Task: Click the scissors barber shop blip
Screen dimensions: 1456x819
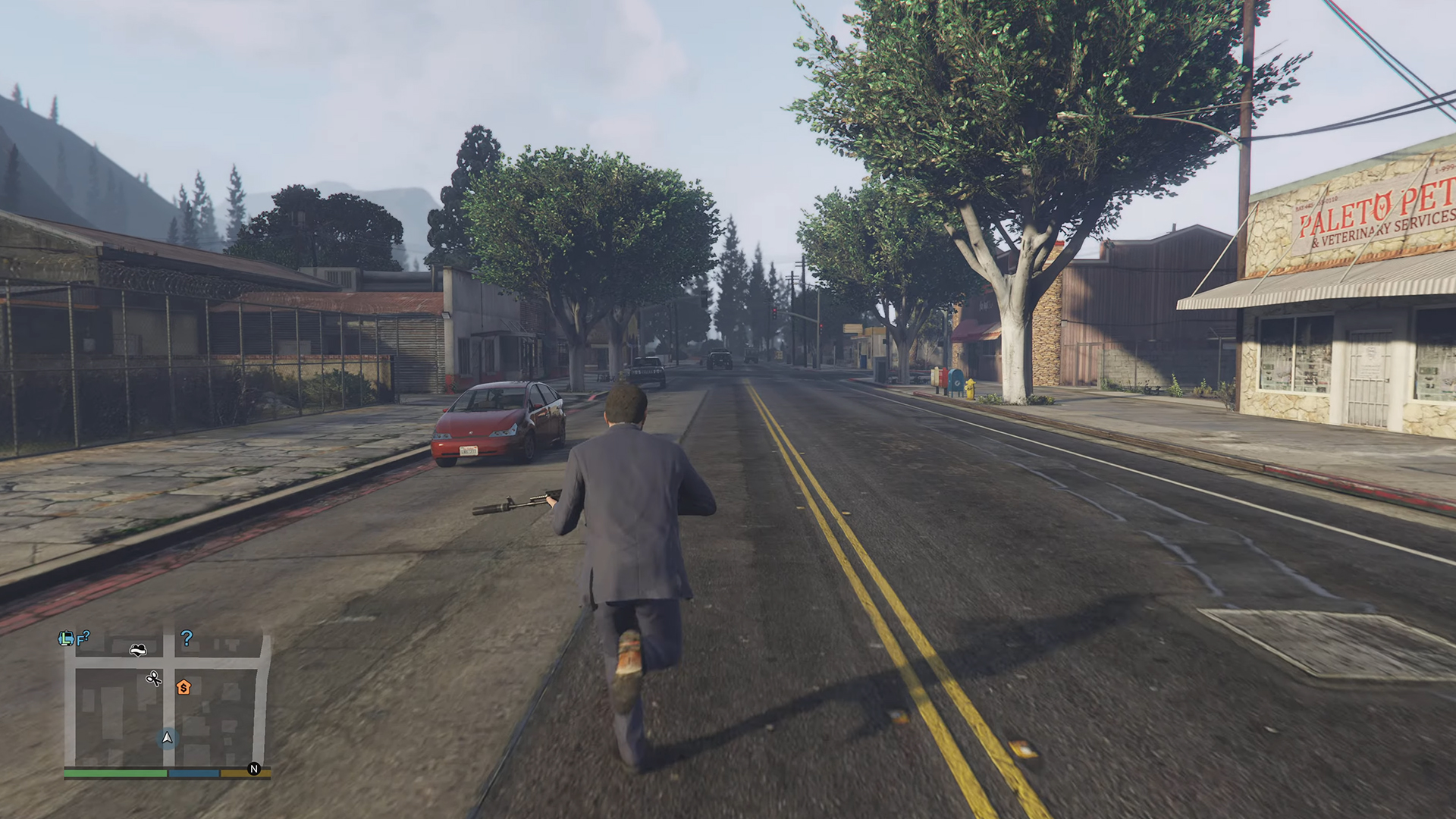Action: [x=153, y=679]
